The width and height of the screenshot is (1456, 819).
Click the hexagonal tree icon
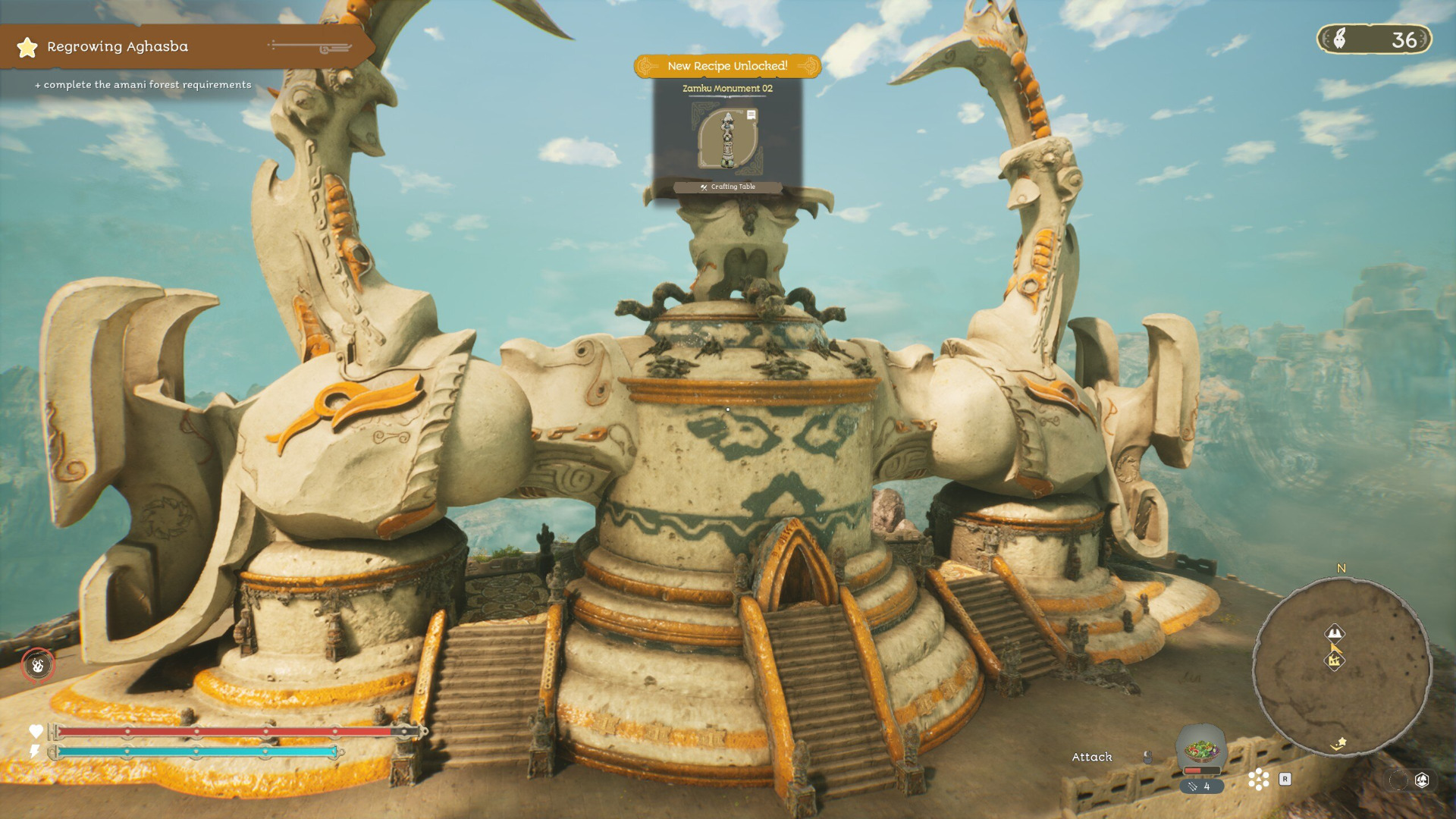click(x=1422, y=780)
